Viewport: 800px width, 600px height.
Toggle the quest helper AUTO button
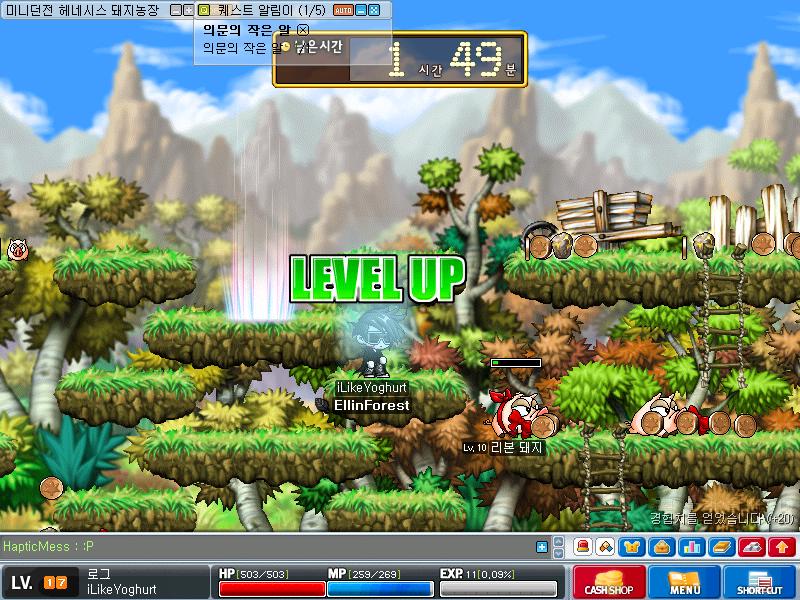pyautogui.click(x=342, y=10)
